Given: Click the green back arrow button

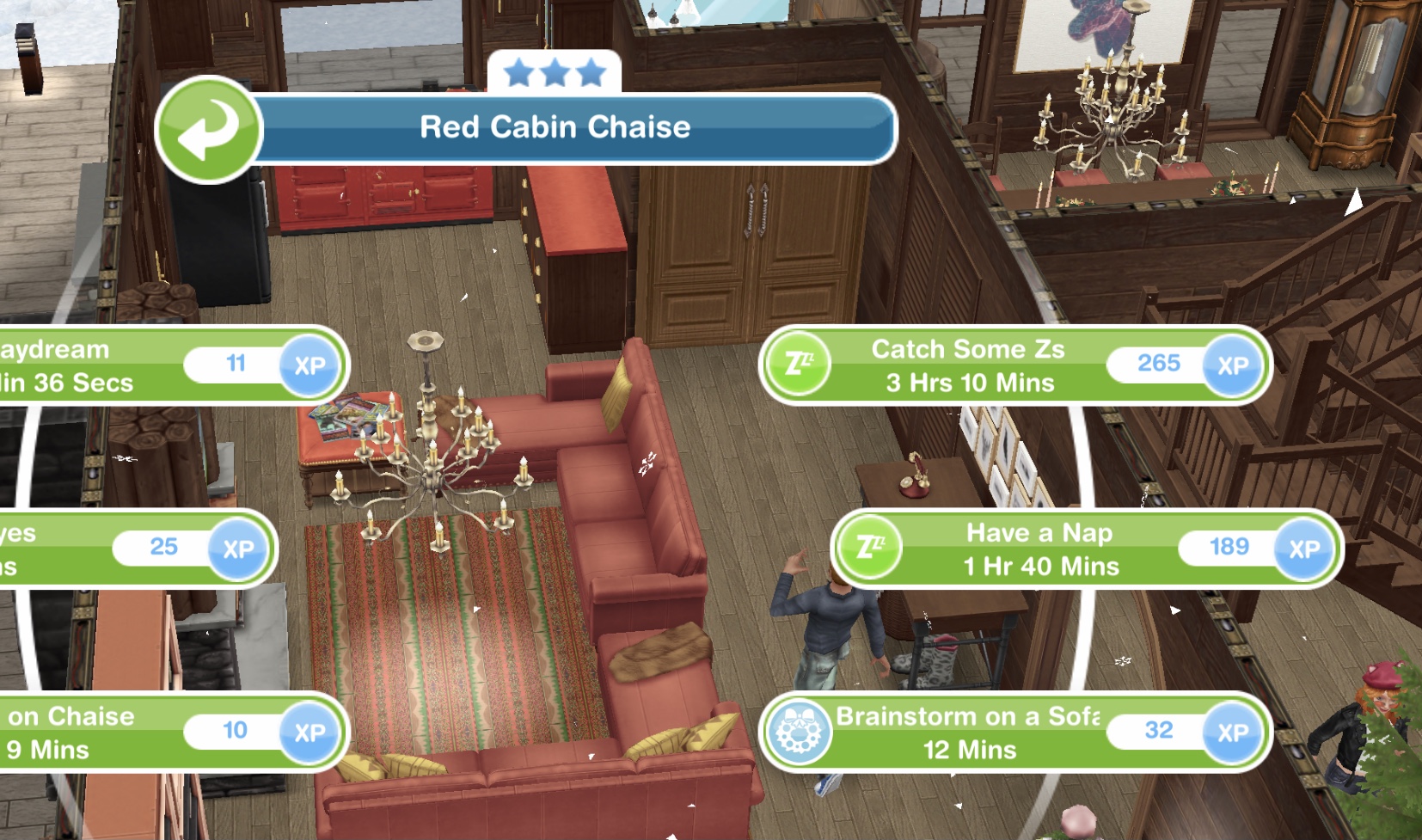Looking at the screenshot, I should click(207, 130).
